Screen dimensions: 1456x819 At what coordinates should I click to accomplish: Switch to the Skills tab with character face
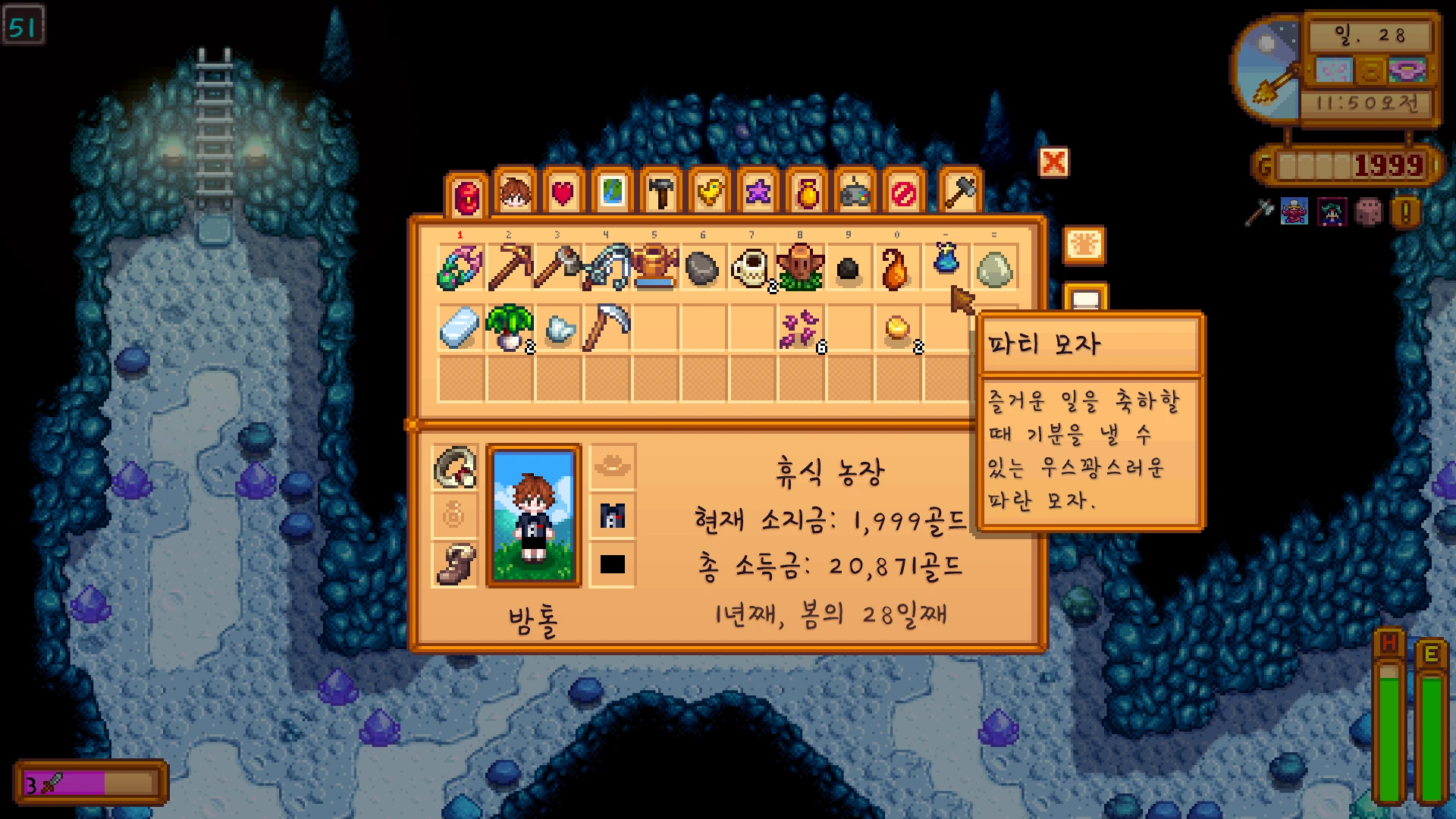point(515,193)
